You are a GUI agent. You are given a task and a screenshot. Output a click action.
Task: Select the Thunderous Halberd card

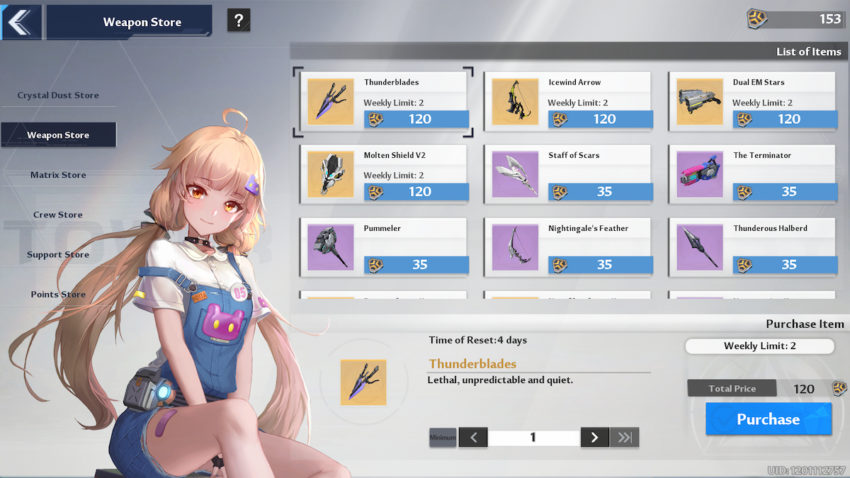pos(752,247)
